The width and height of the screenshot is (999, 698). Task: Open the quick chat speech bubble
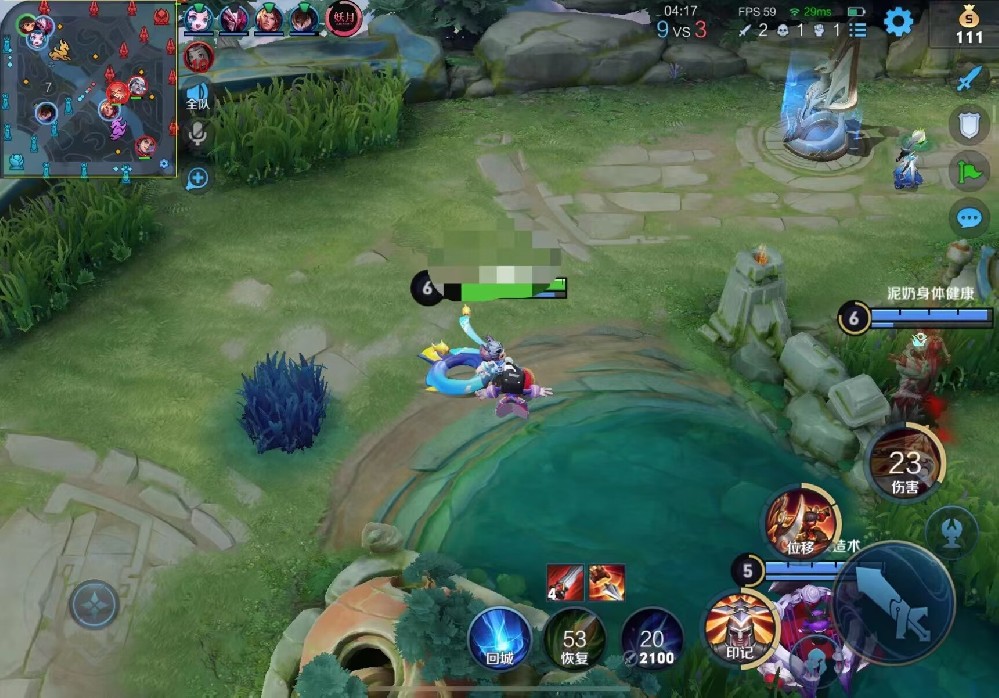click(x=968, y=217)
